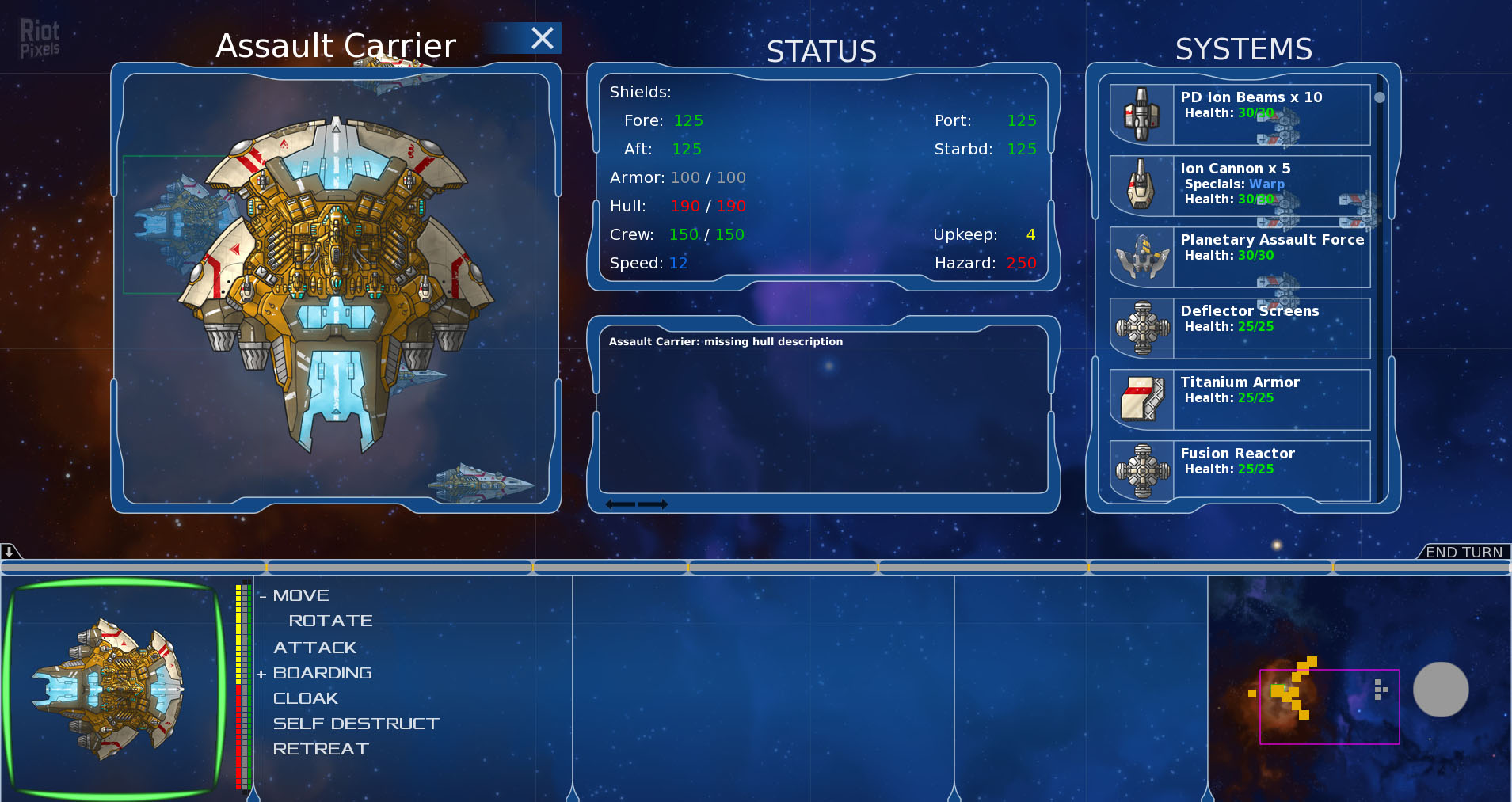Image resolution: width=1512 pixels, height=802 pixels.
Task: Issue the ATTACK order
Action: tap(314, 648)
